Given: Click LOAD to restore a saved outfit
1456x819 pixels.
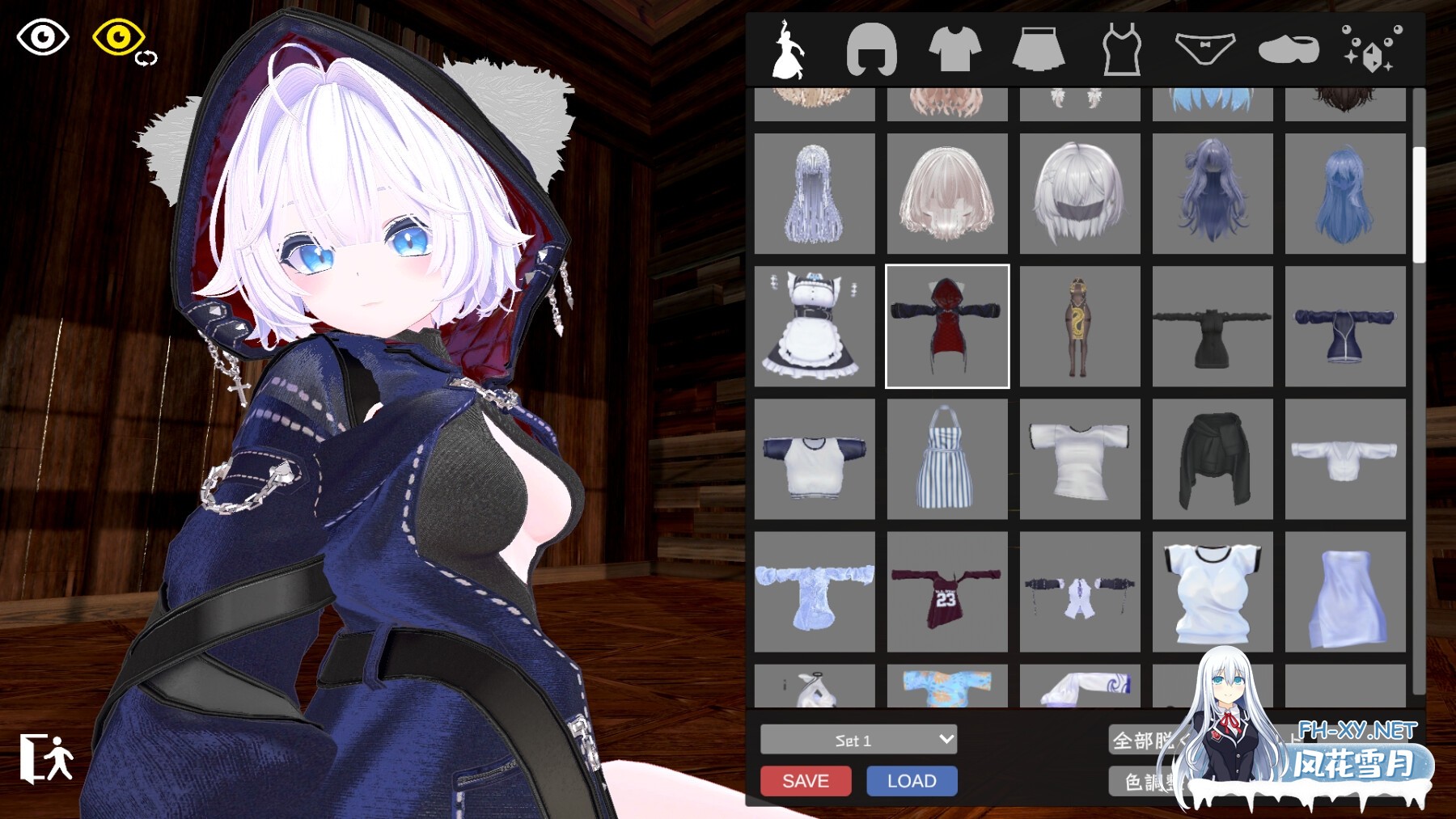Looking at the screenshot, I should (912, 781).
